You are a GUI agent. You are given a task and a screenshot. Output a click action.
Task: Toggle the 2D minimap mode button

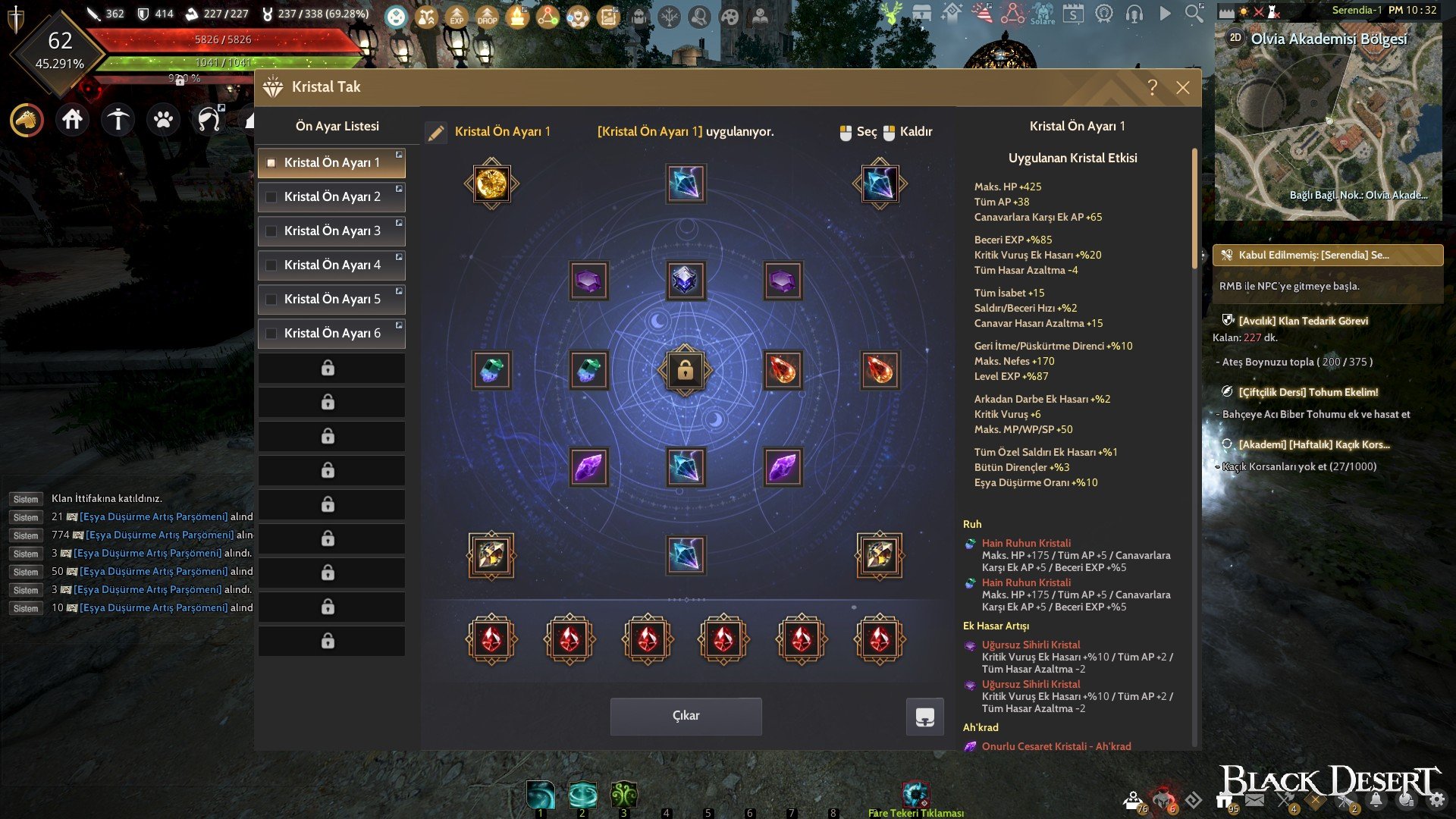(x=1235, y=37)
